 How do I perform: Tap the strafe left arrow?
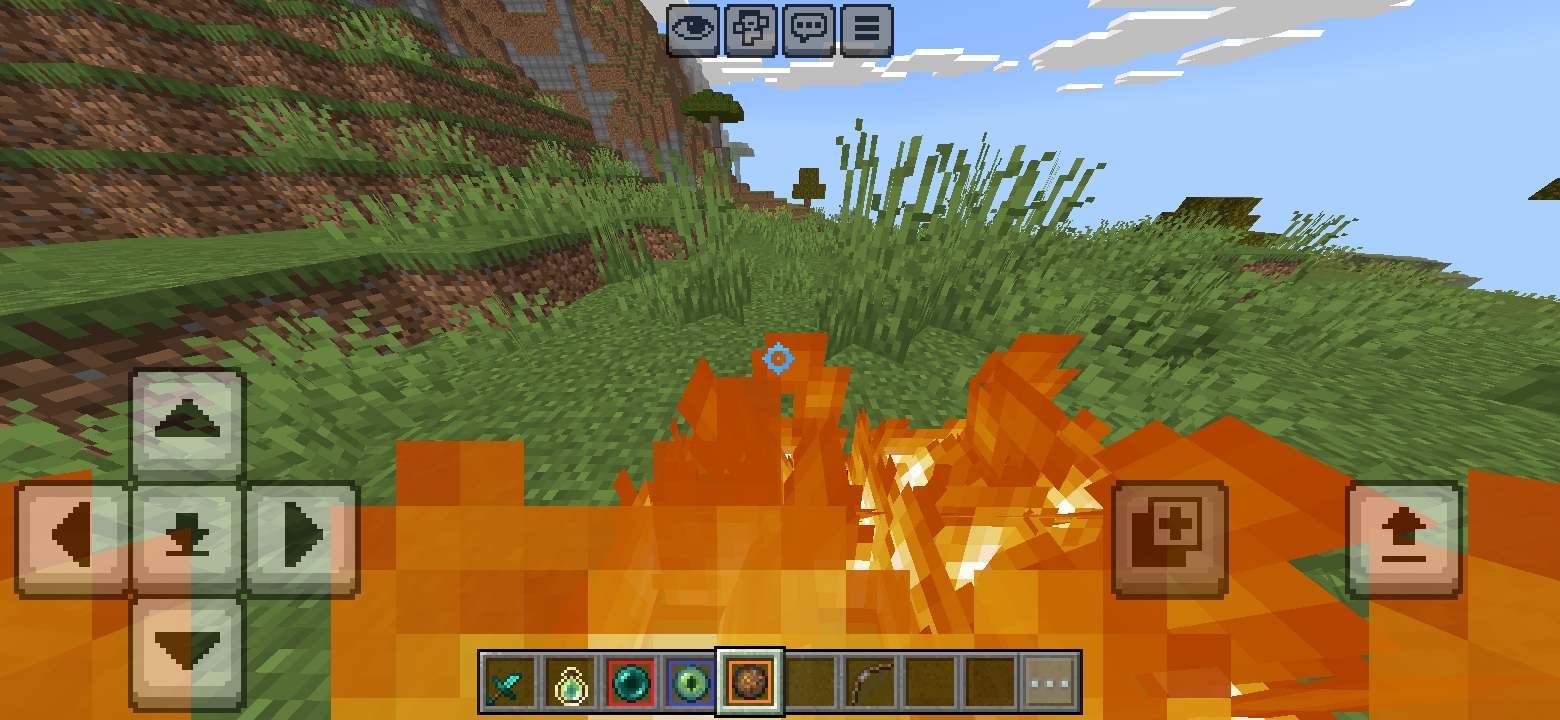pos(72,540)
